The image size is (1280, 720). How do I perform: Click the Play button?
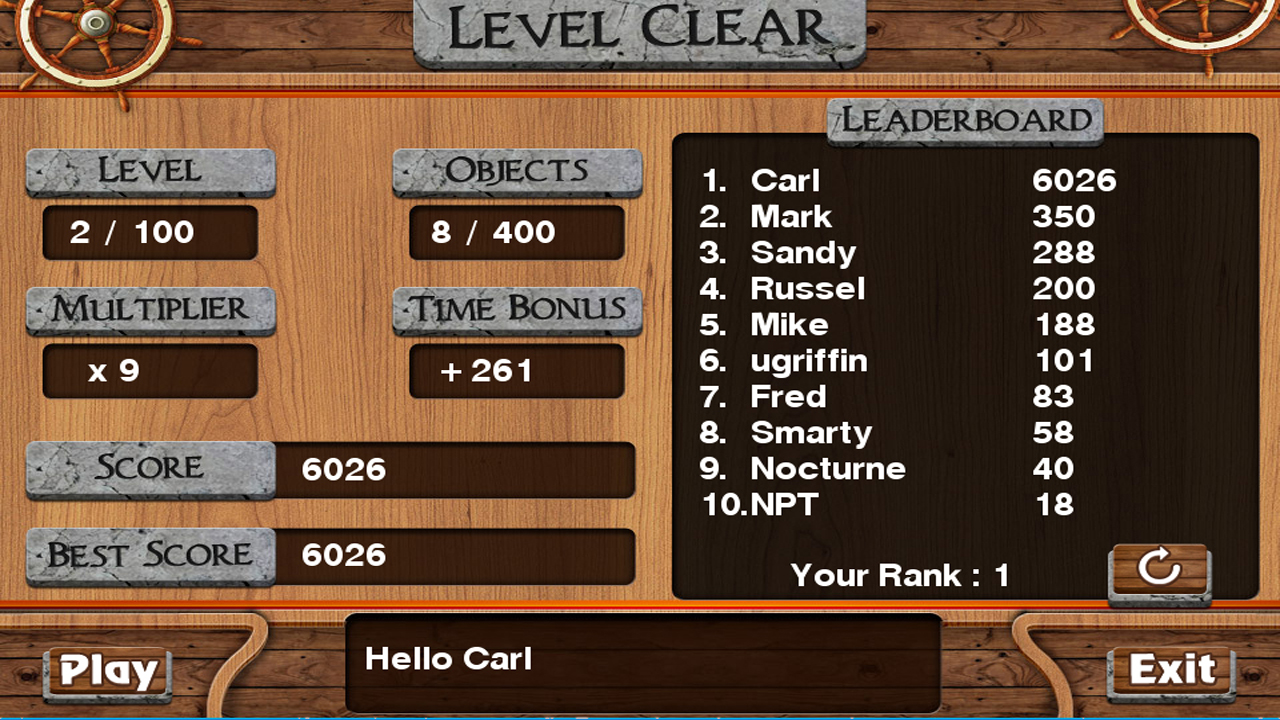[x=104, y=672]
